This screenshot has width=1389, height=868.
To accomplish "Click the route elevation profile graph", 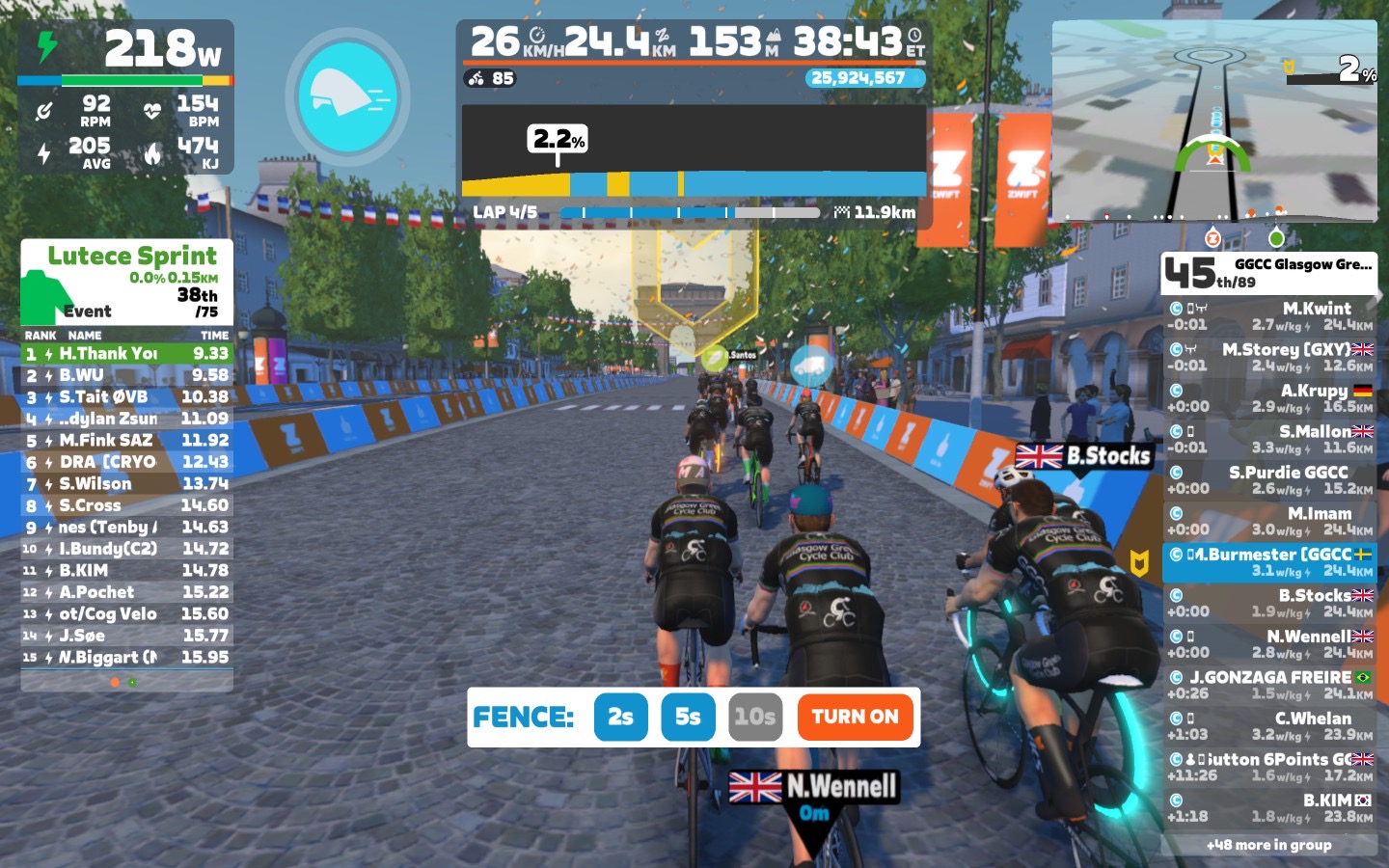I will click(694, 150).
